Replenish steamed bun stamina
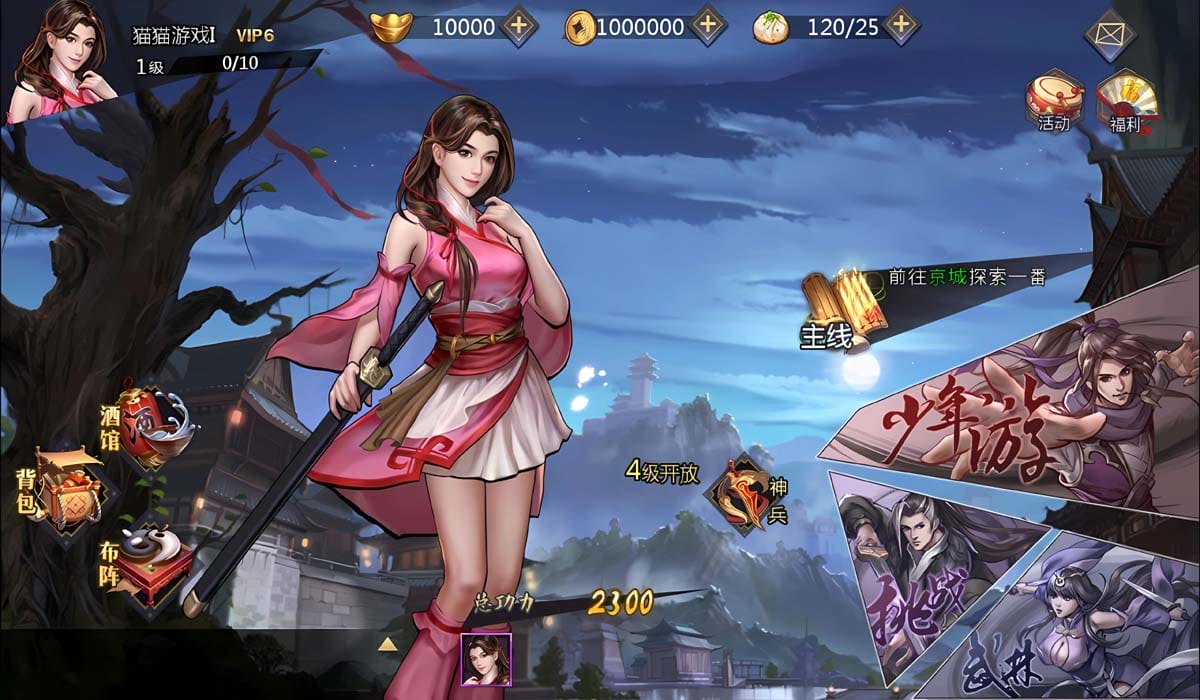 click(x=901, y=26)
